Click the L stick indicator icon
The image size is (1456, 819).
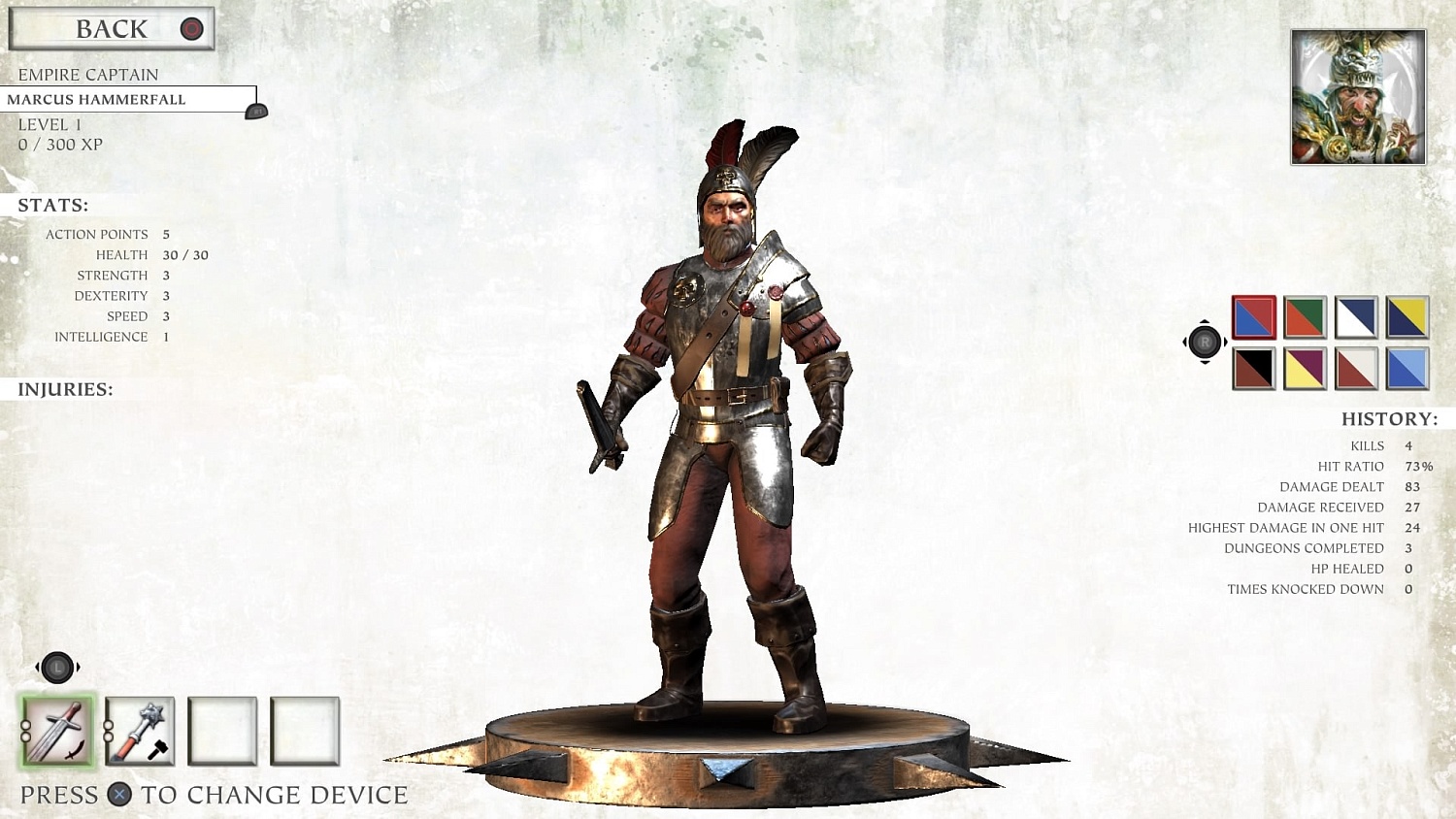click(x=56, y=667)
